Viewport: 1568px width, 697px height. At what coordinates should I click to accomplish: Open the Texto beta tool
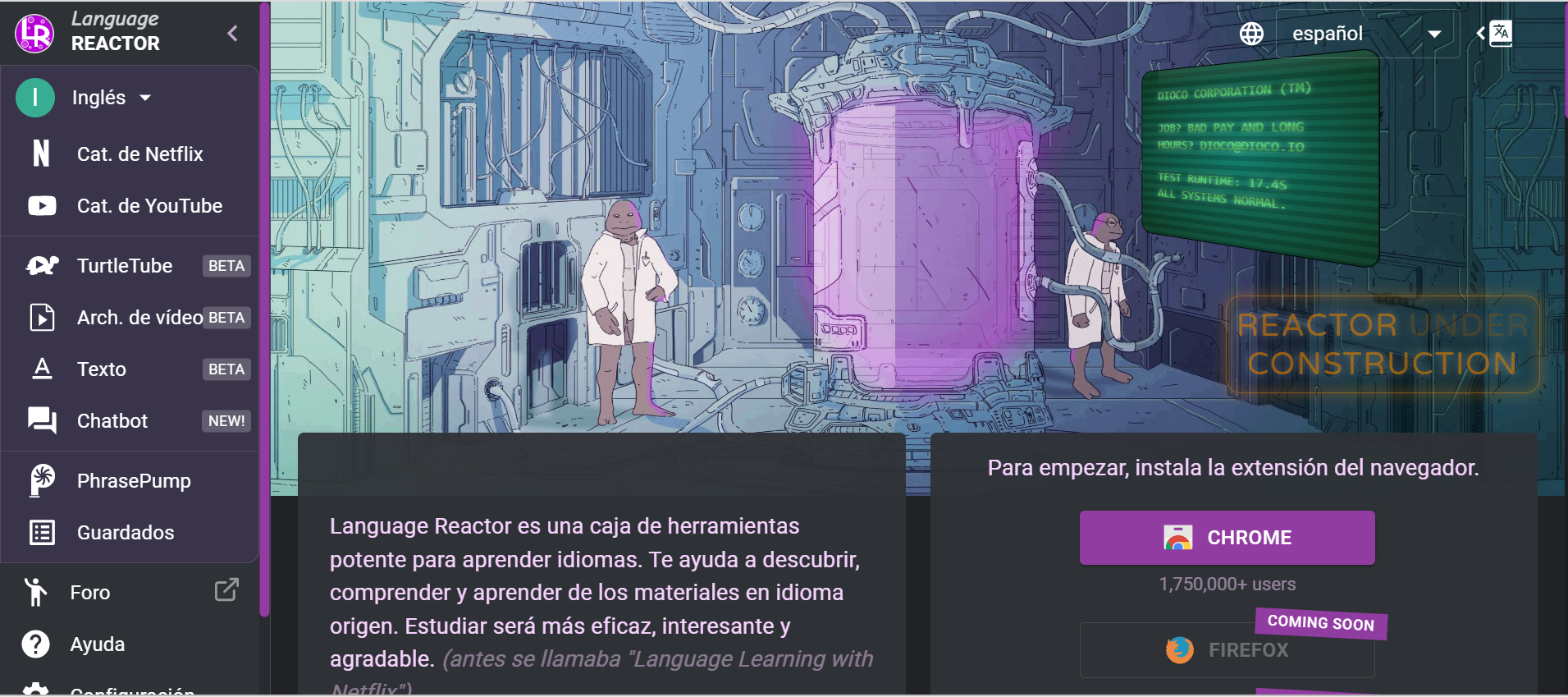(103, 369)
